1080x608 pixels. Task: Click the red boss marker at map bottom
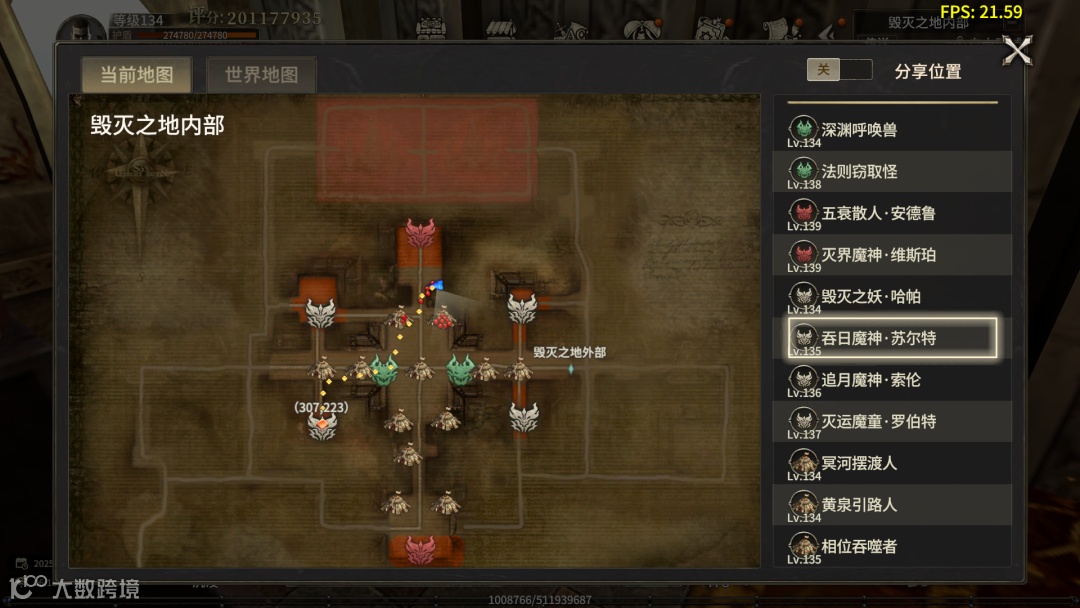(x=420, y=549)
